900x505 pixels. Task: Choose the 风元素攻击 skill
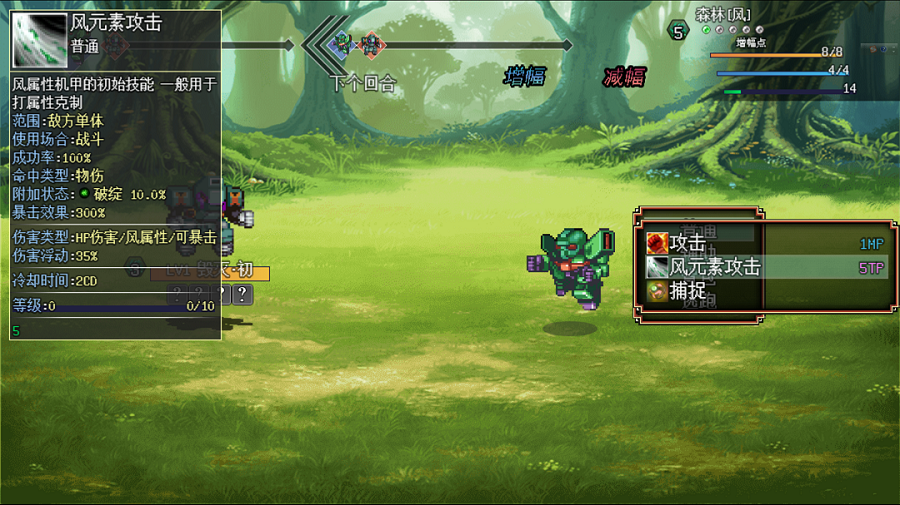point(714,267)
